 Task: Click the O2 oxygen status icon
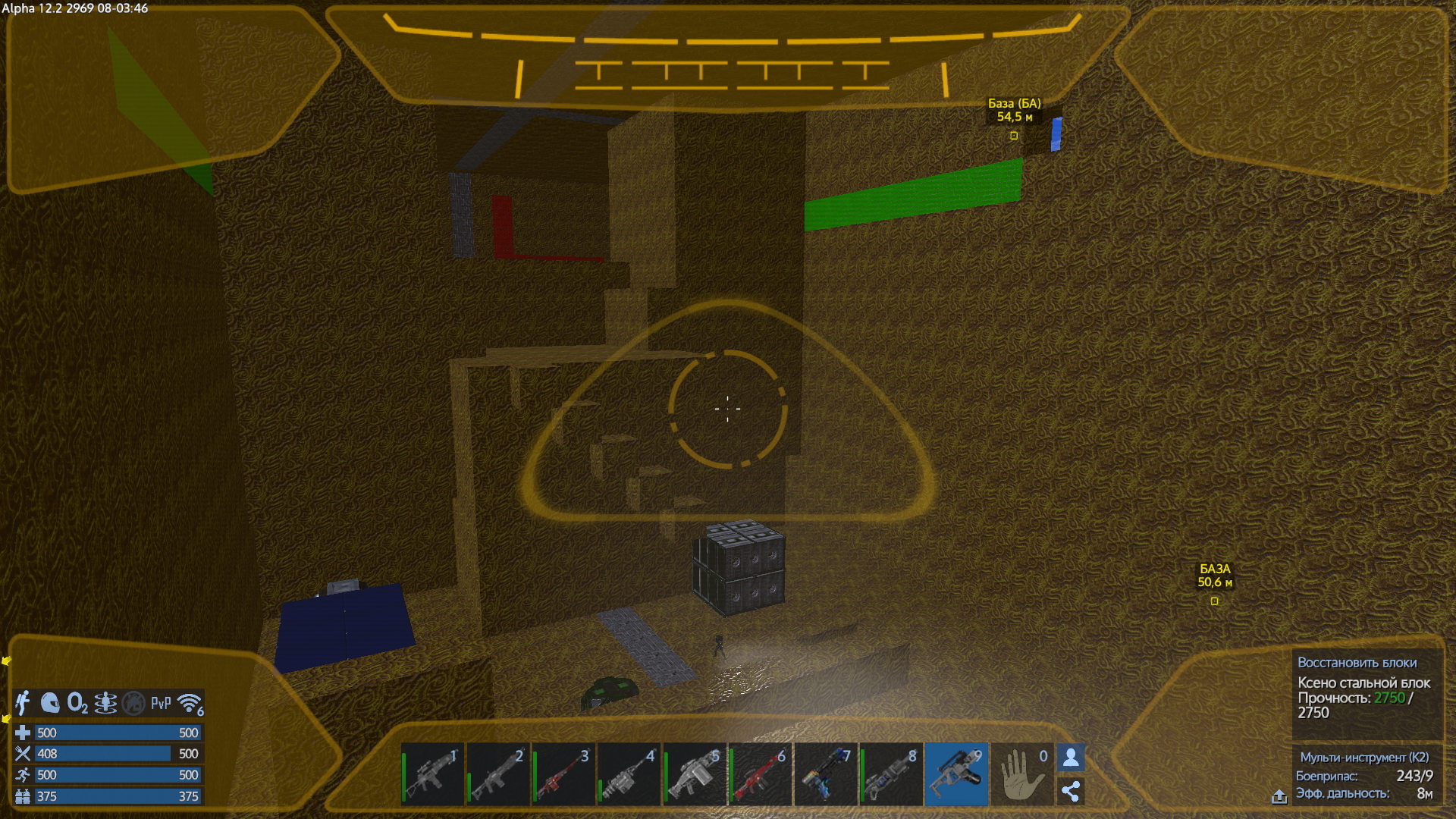77,703
